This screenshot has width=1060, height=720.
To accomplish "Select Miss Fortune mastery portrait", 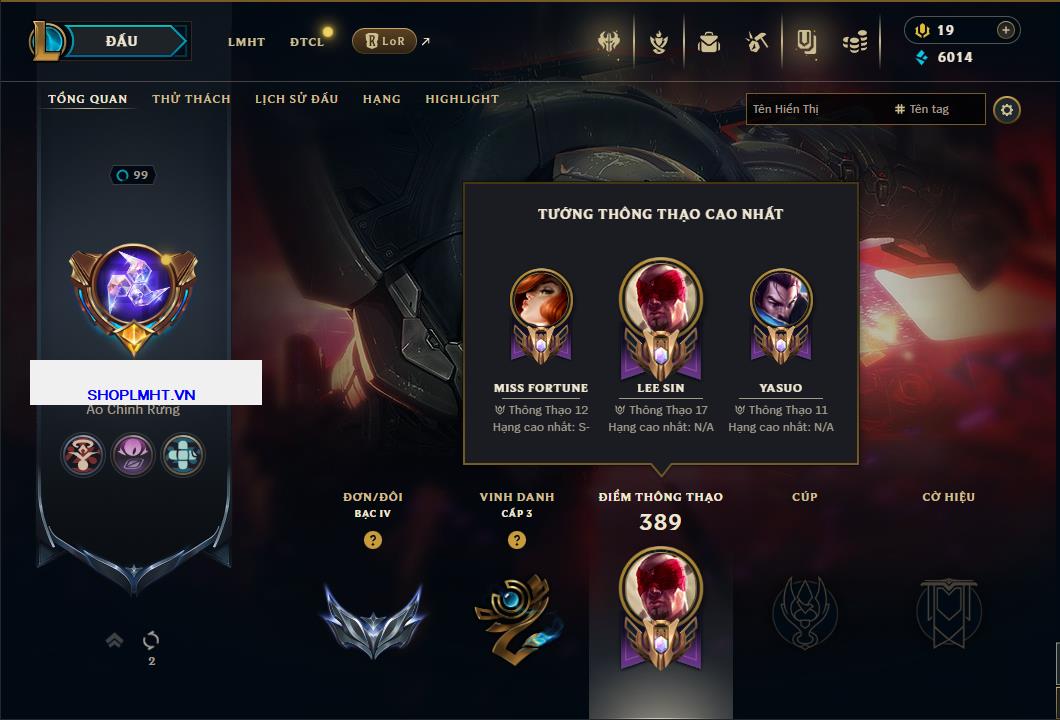I will 541,305.
